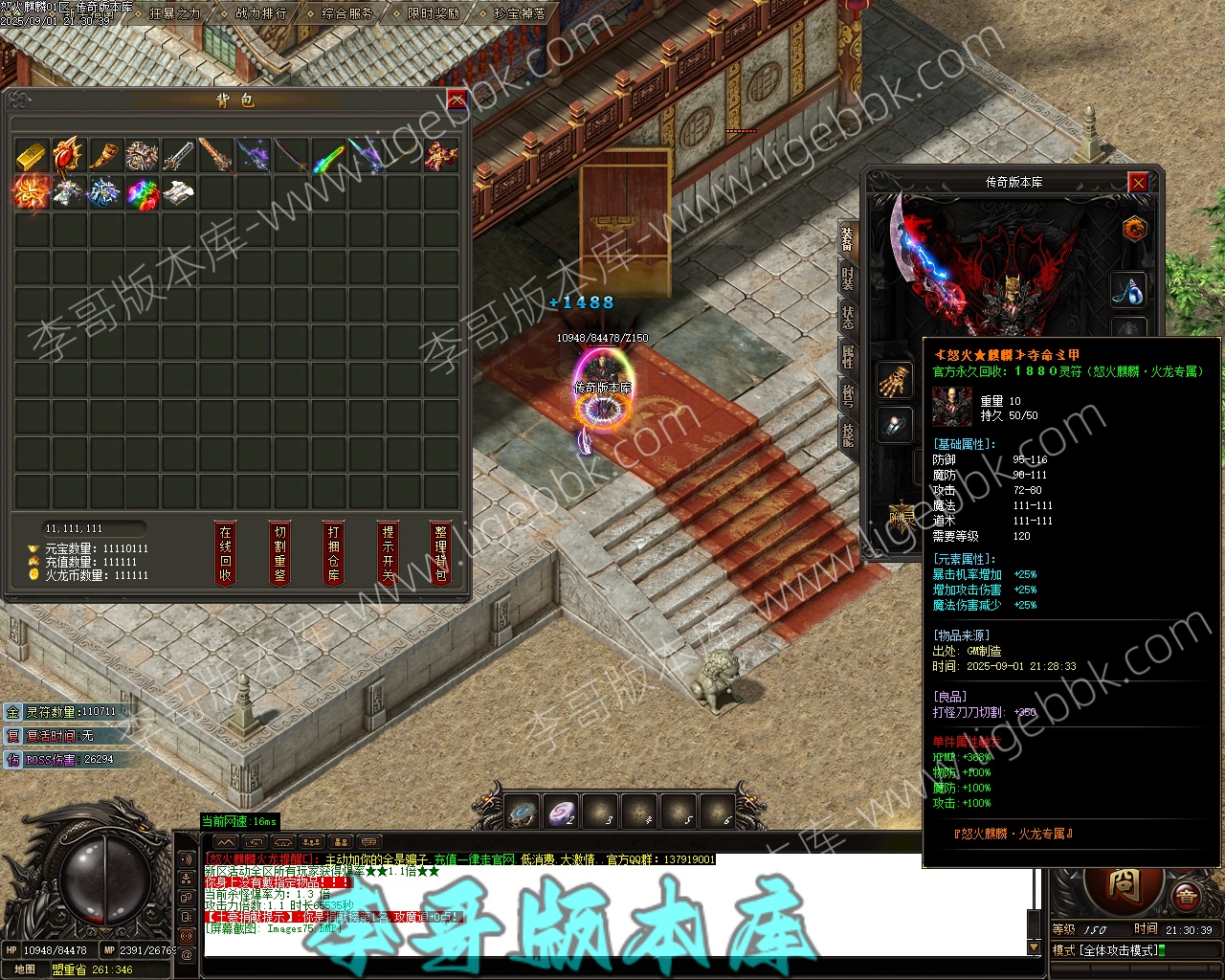Select the rainbow armor item slot
The image size is (1225, 980).
[143, 192]
